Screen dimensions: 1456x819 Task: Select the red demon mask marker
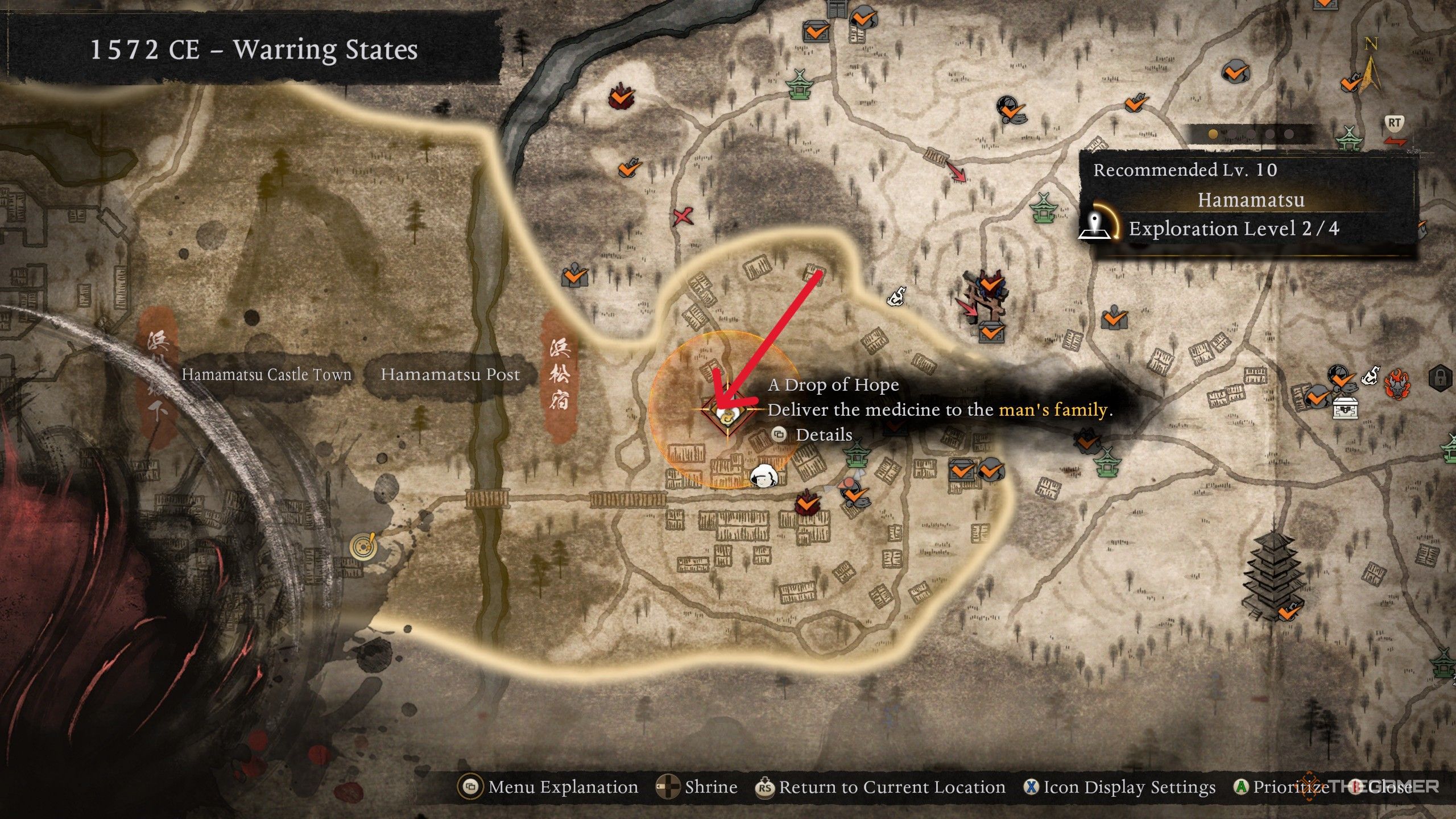point(1397,383)
